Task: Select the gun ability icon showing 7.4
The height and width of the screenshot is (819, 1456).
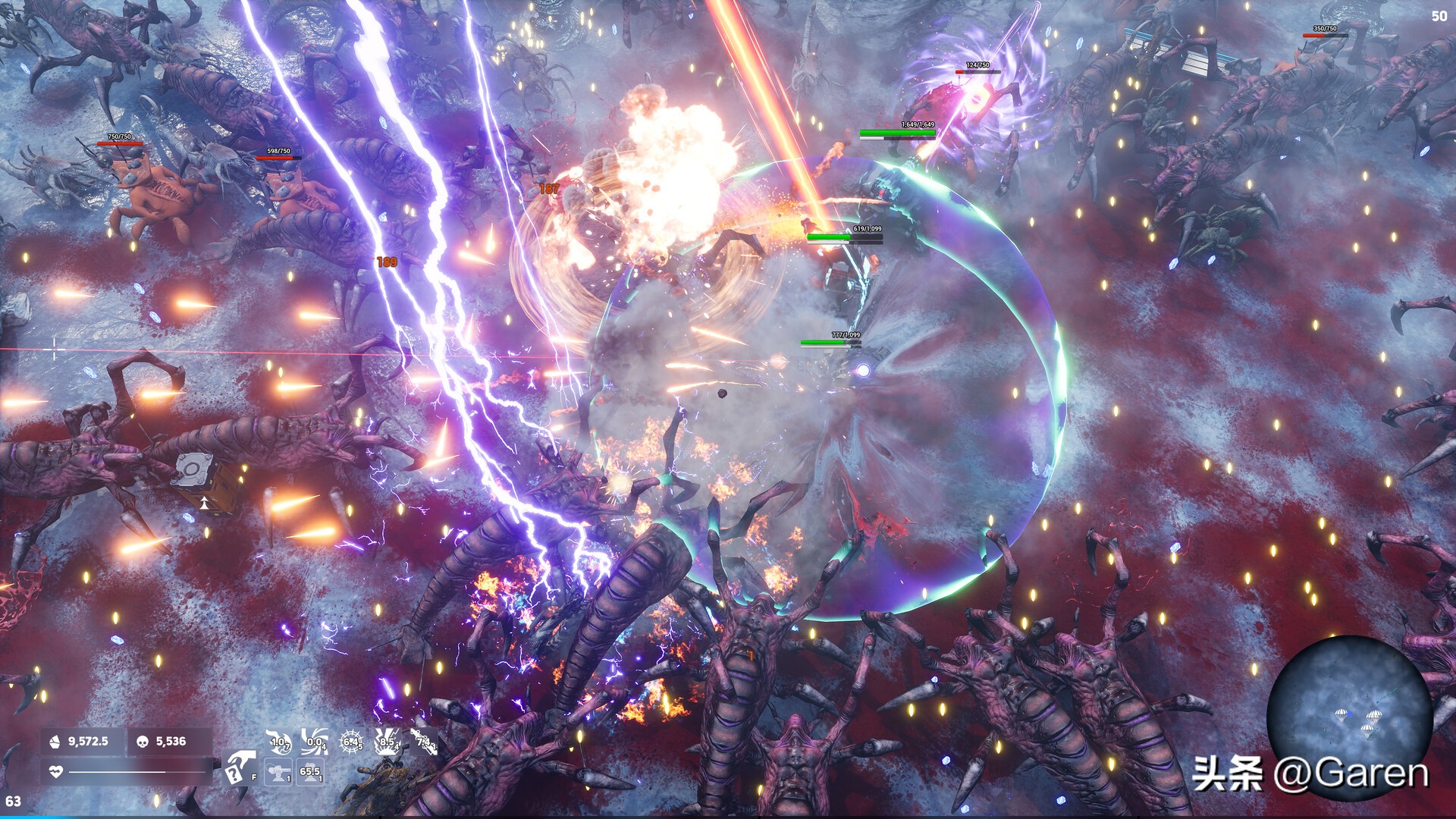Action: pos(423,742)
